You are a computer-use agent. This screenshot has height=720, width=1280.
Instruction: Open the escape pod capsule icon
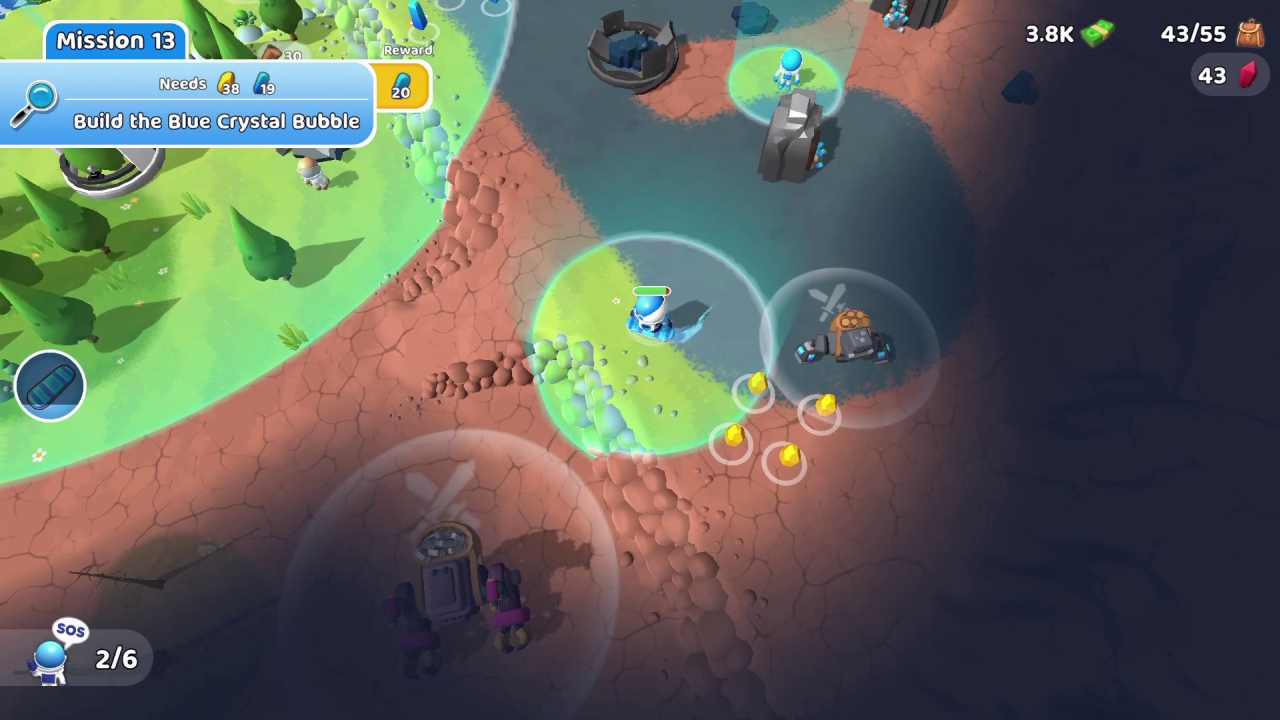(49, 385)
